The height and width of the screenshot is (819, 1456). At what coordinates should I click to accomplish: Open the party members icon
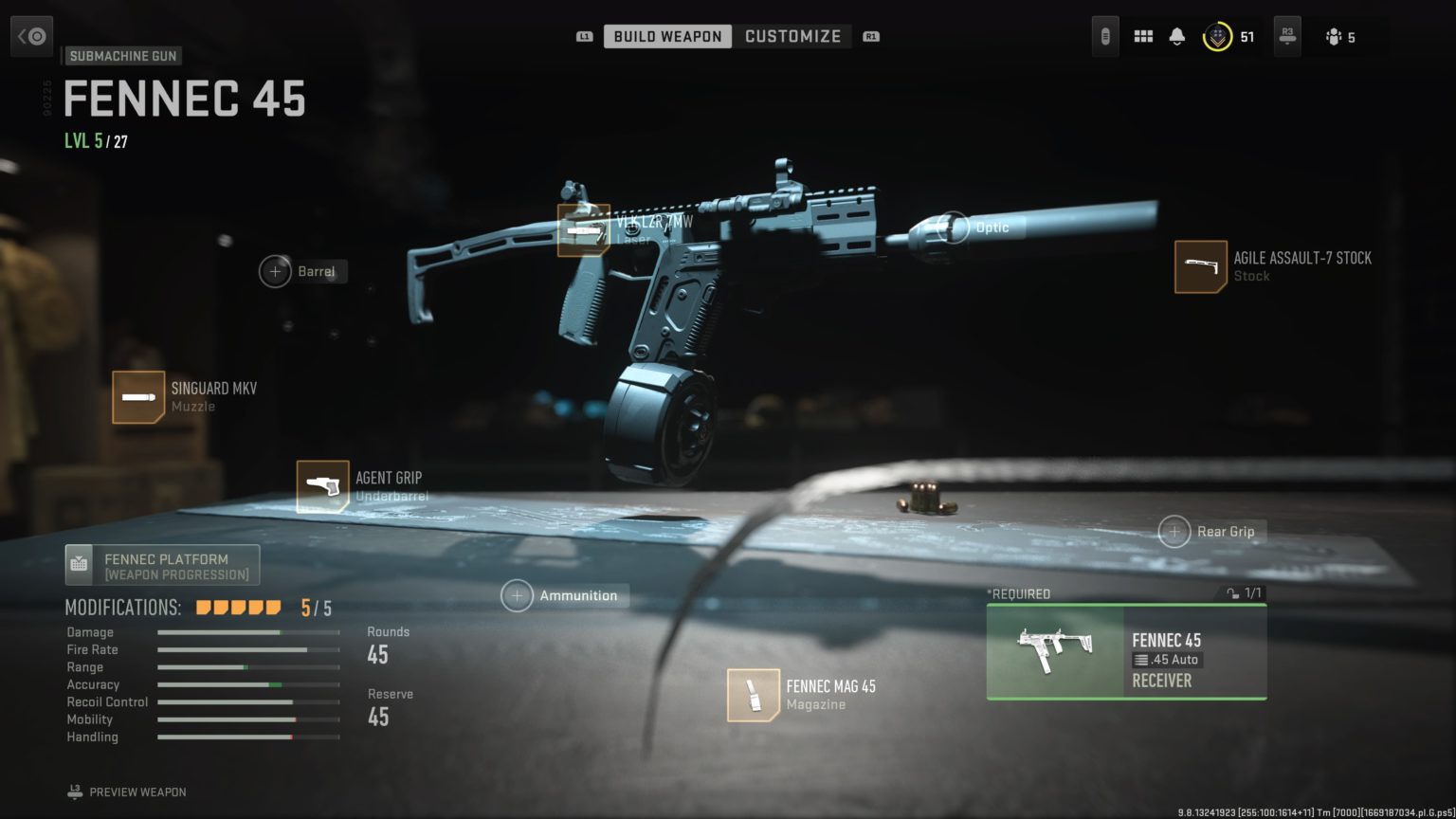[x=1334, y=37]
